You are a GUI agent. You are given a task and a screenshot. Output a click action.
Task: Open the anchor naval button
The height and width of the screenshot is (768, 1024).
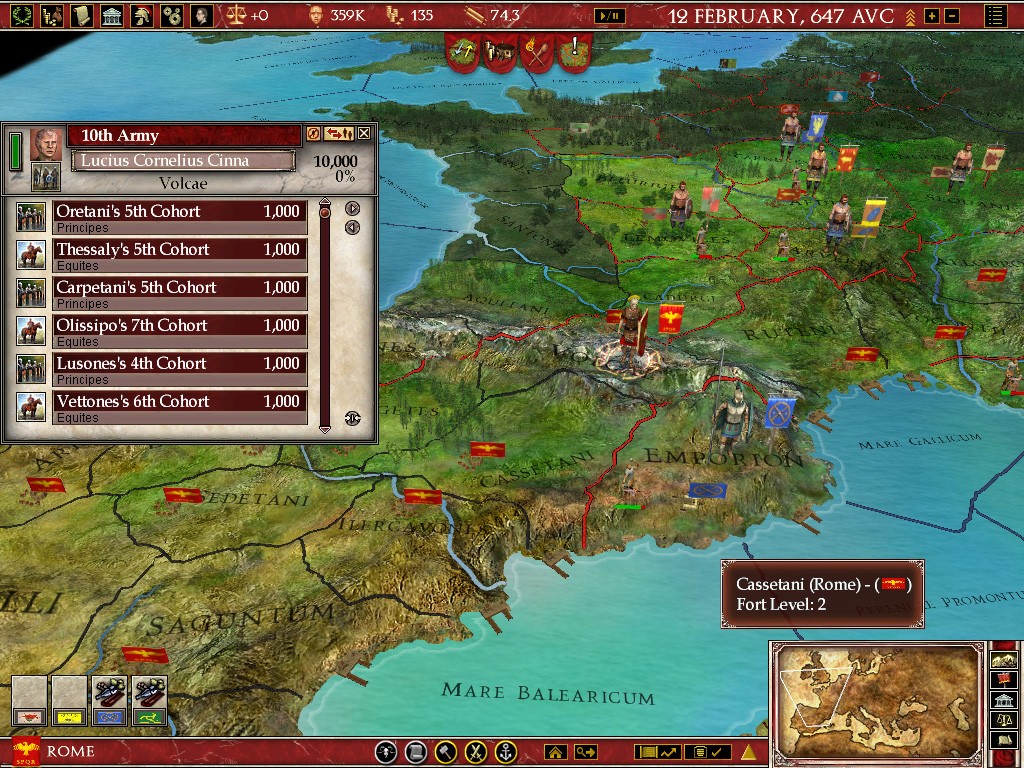pyautogui.click(x=507, y=752)
